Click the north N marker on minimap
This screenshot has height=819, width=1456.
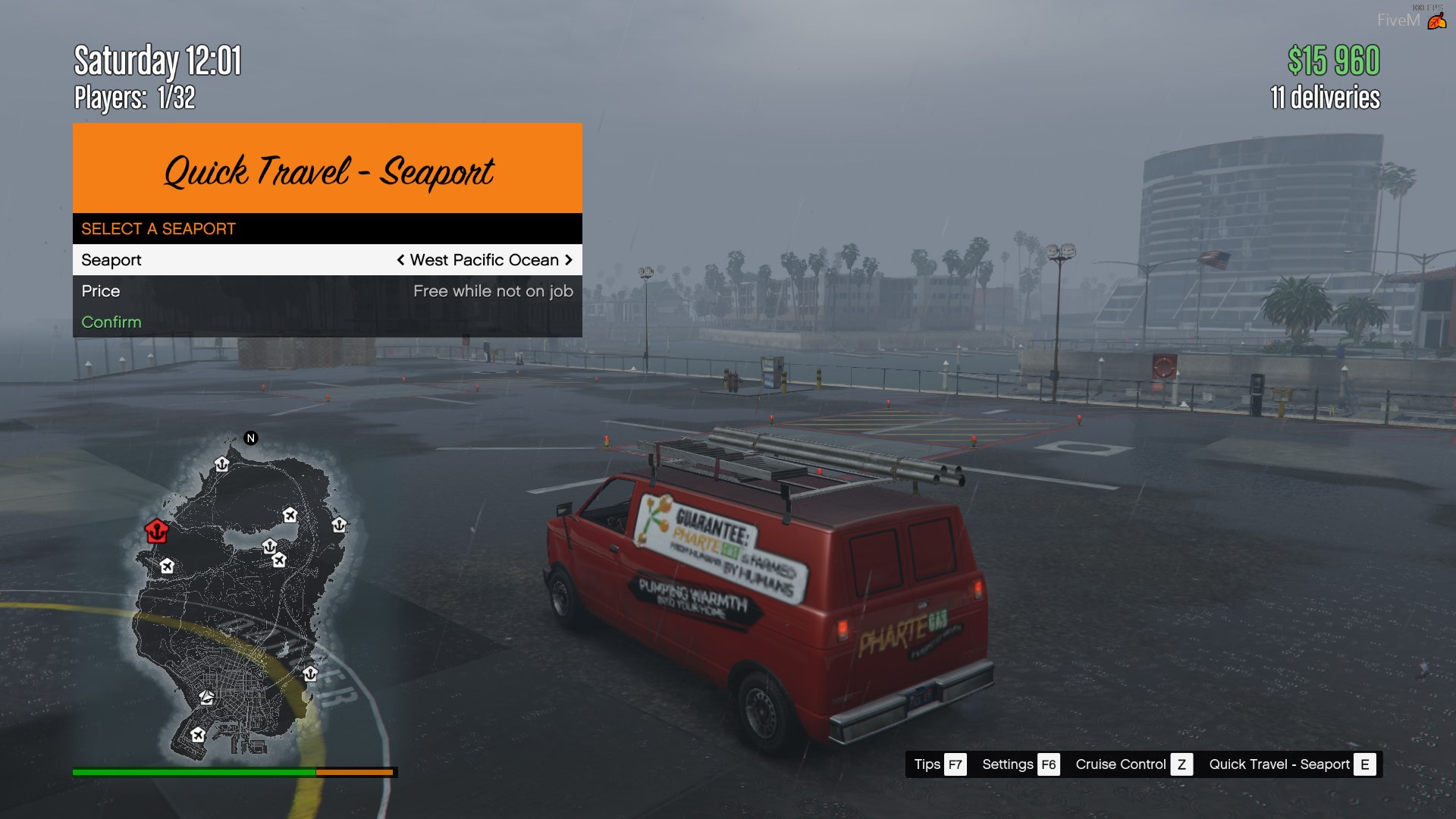[251, 438]
